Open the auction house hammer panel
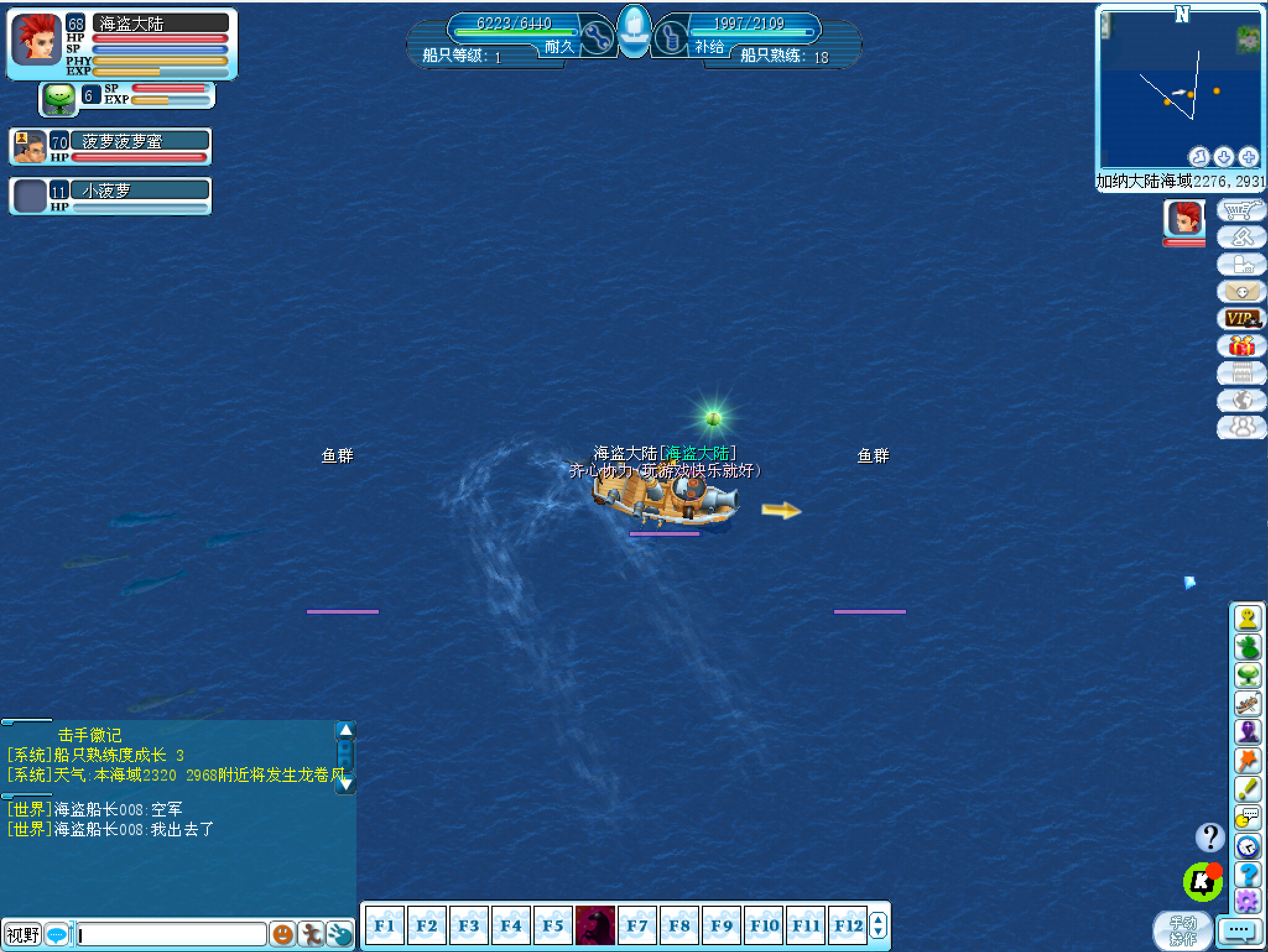Image resolution: width=1268 pixels, height=952 pixels. [x=1242, y=237]
